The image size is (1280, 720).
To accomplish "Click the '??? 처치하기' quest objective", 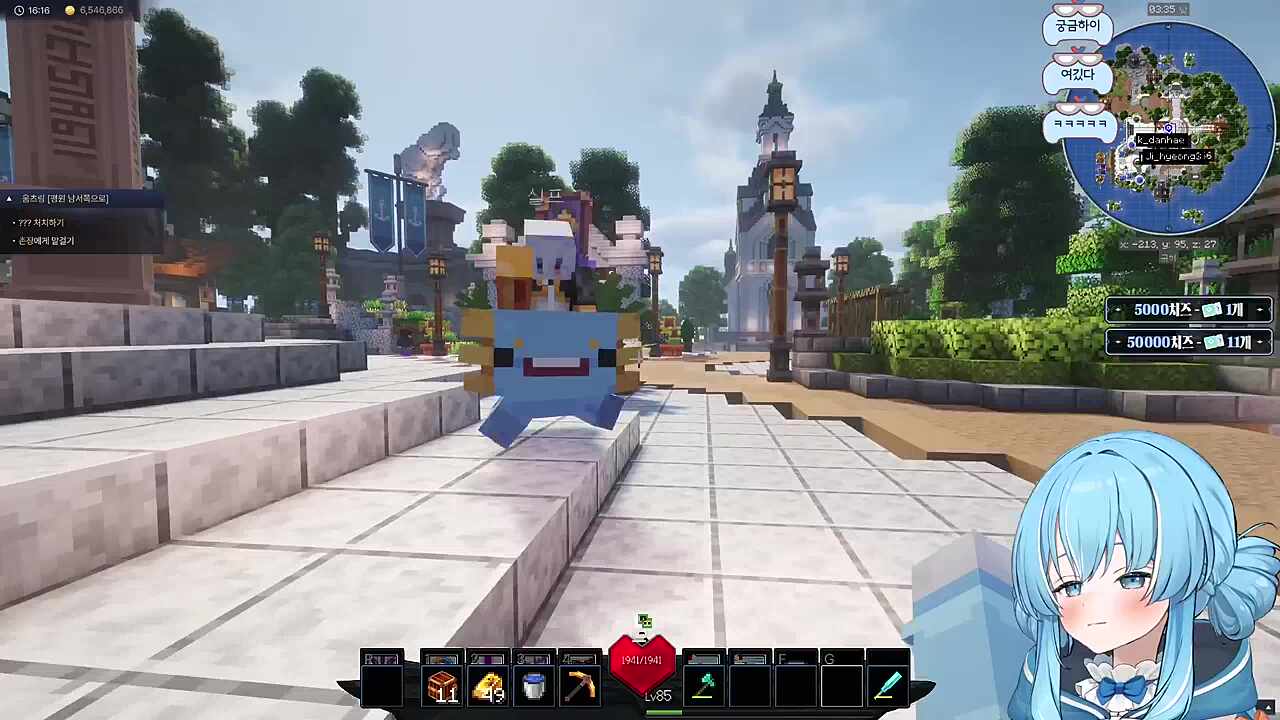I will [x=41, y=222].
